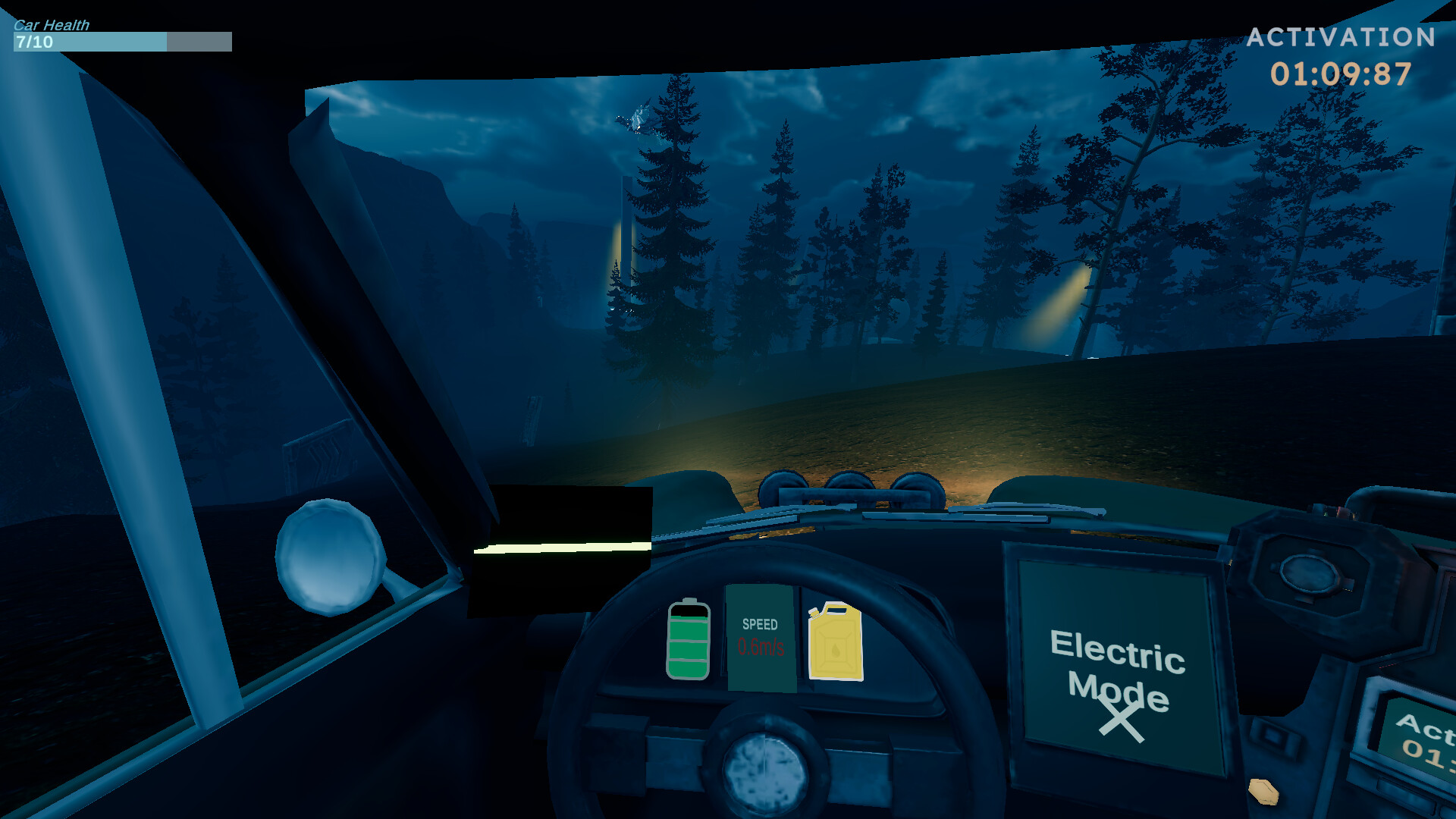Select the Car Health label

(x=50, y=24)
